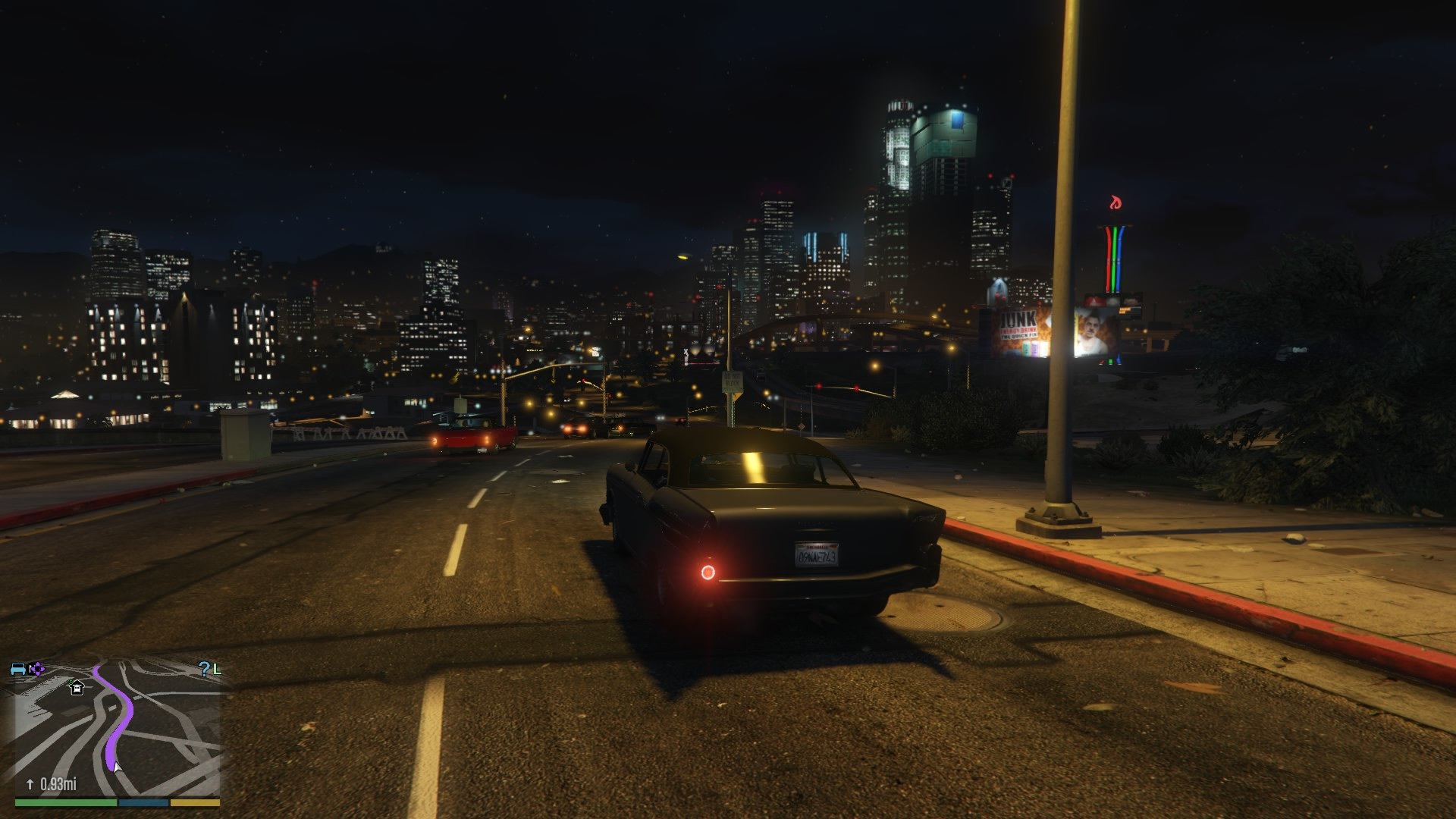
Task: Click the blue armor segment of the status bar
Action: [x=142, y=802]
